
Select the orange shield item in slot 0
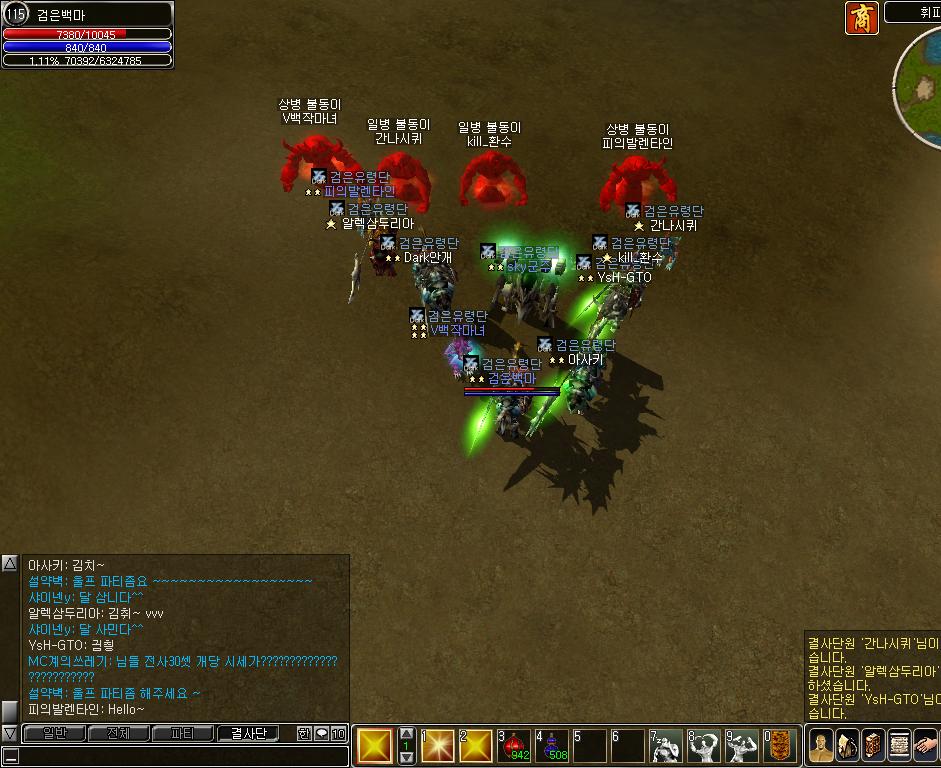[x=780, y=746]
